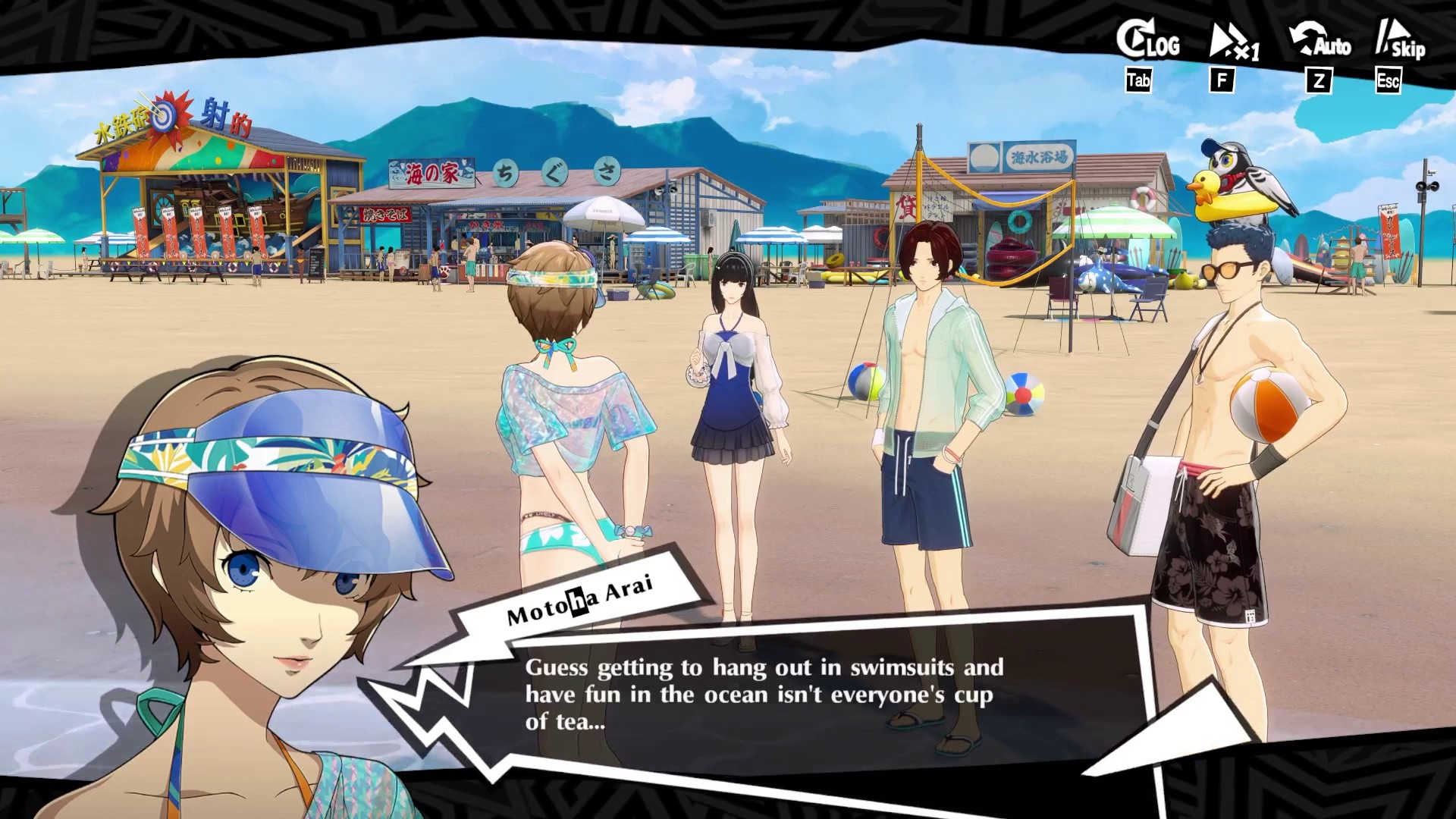The image size is (1456, 819).
Task: Toggle the x1 fast-forward speed
Action: [x=1232, y=43]
